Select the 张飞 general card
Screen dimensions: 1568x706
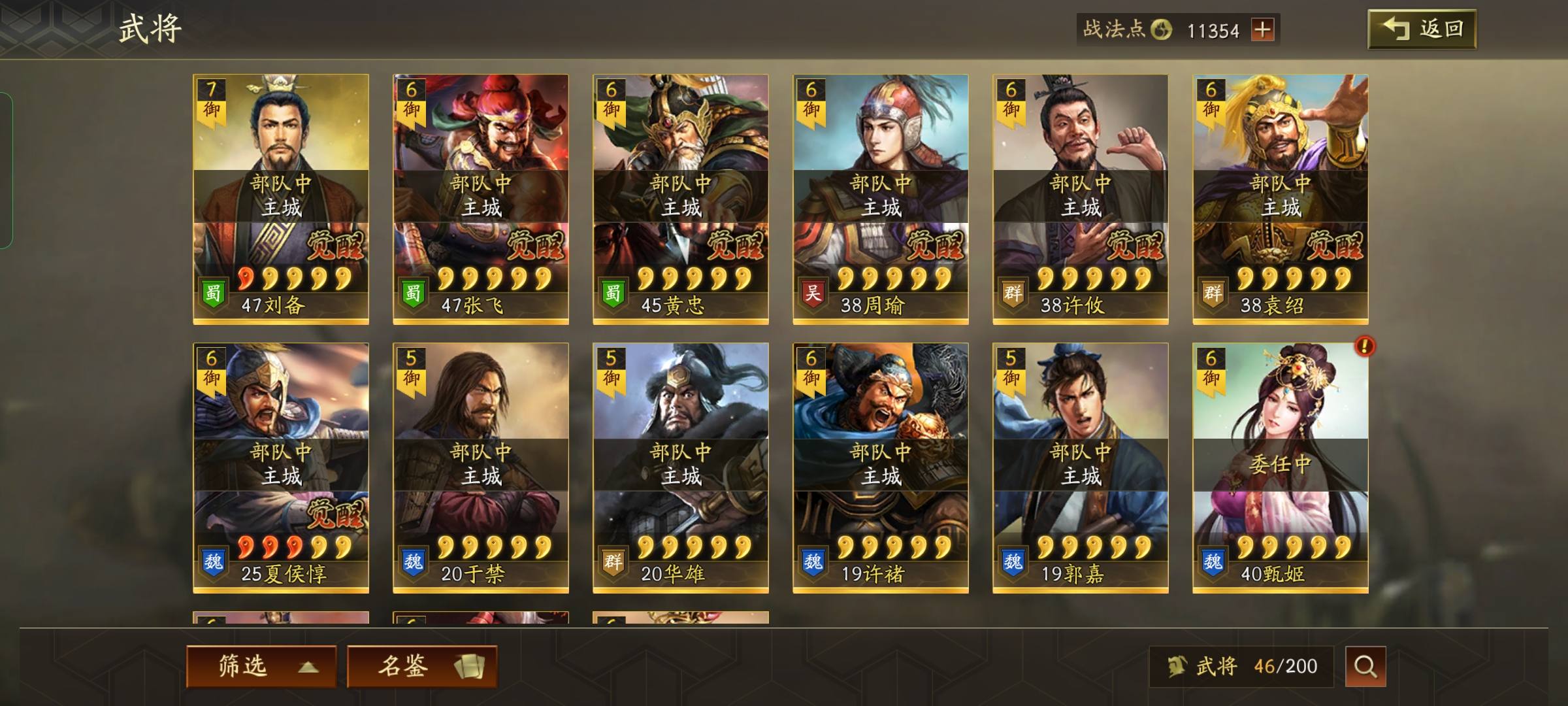481,199
